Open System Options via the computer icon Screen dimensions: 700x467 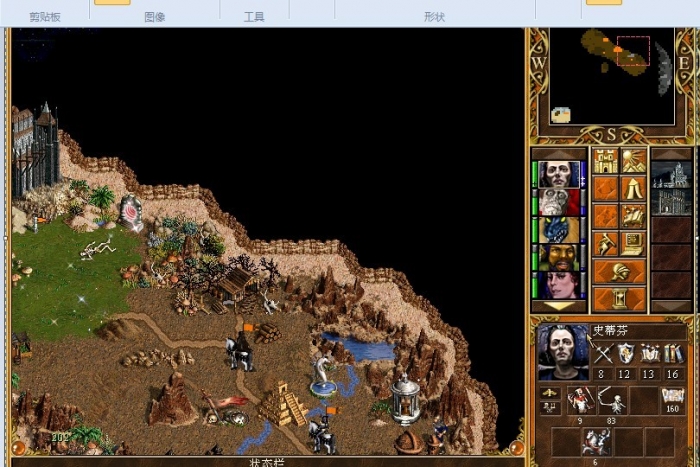(x=633, y=243)
